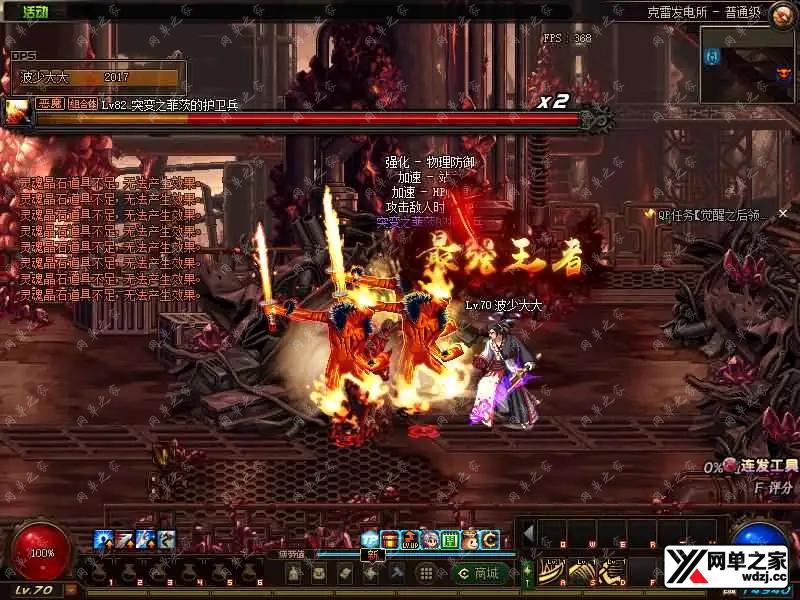Click the boss portrait icon on the HP bar
Image resolution: width=800 pixels, height=600 pixels.
(x=18, y=112)
